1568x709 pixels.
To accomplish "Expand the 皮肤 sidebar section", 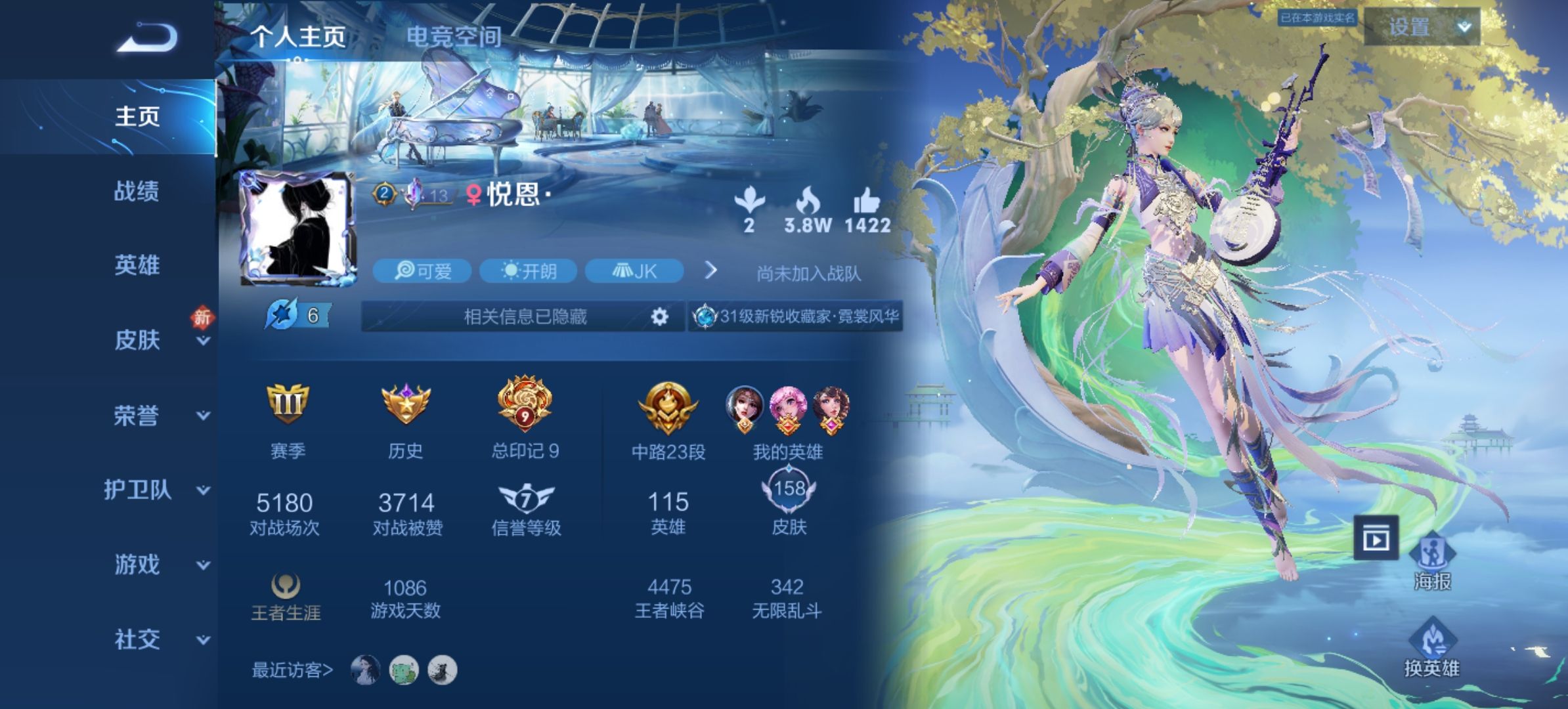I will 137,340.
